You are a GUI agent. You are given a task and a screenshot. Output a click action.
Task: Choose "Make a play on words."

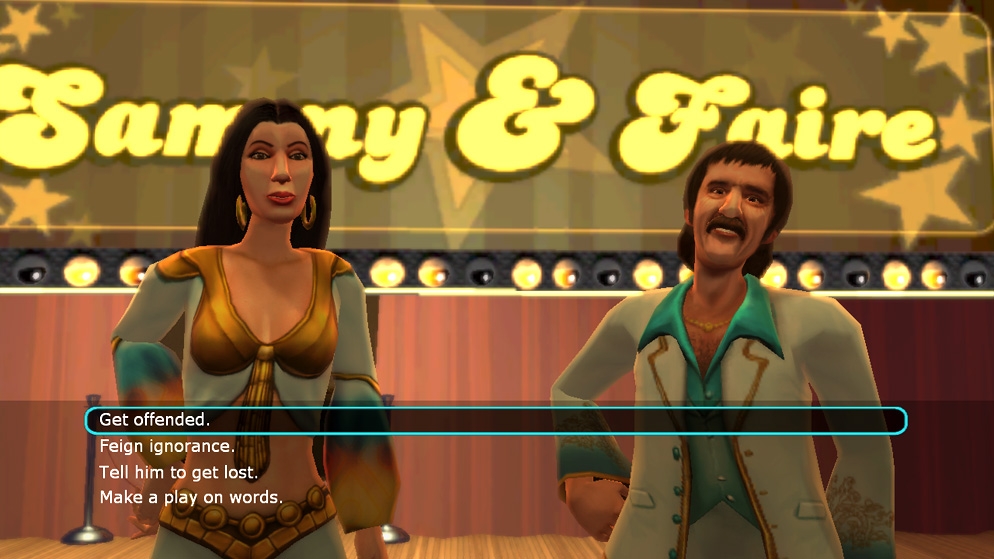click(191, 497)
